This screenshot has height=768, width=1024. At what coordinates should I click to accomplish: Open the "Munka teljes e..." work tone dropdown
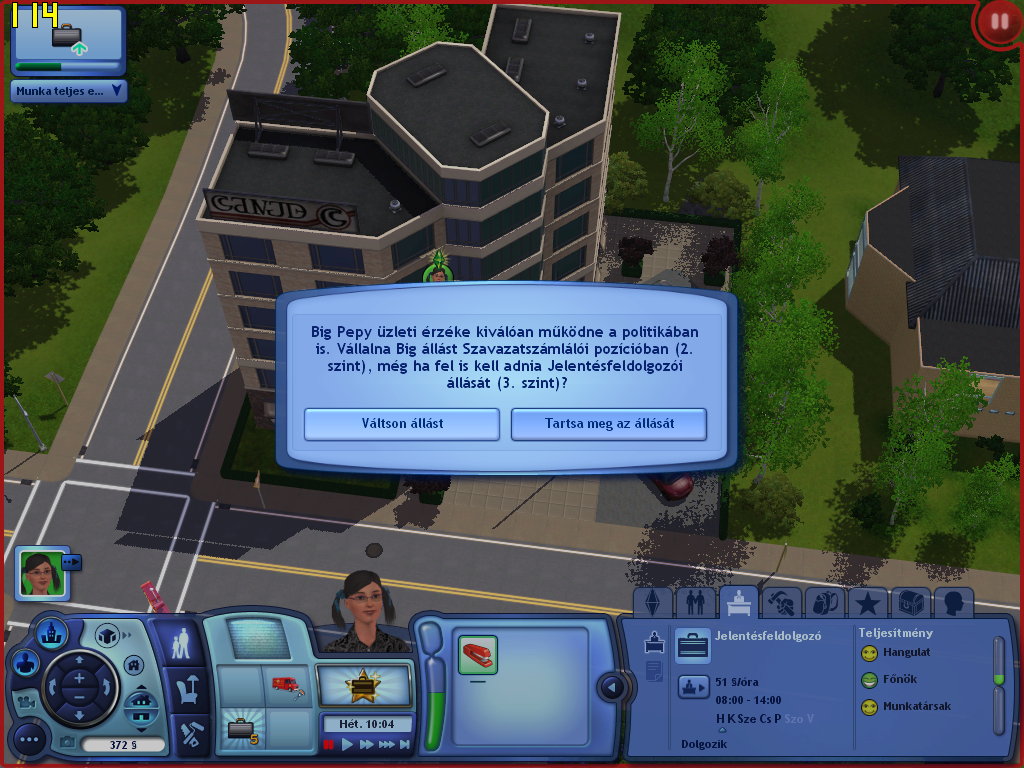(69, 91)
